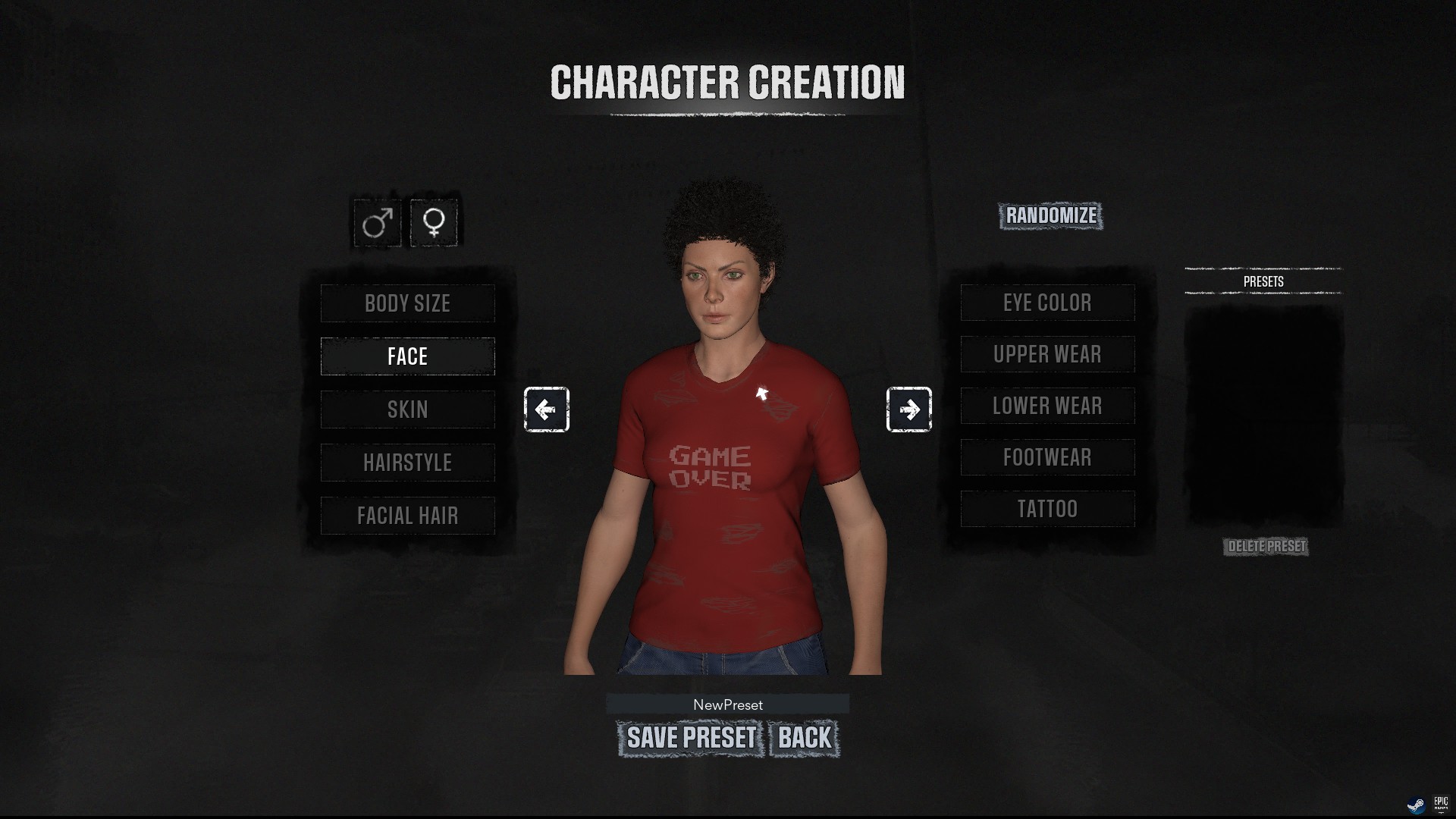Click the NewPreset name field
The height and width of the screenshot is (819, 1456).
coord(727,704)
